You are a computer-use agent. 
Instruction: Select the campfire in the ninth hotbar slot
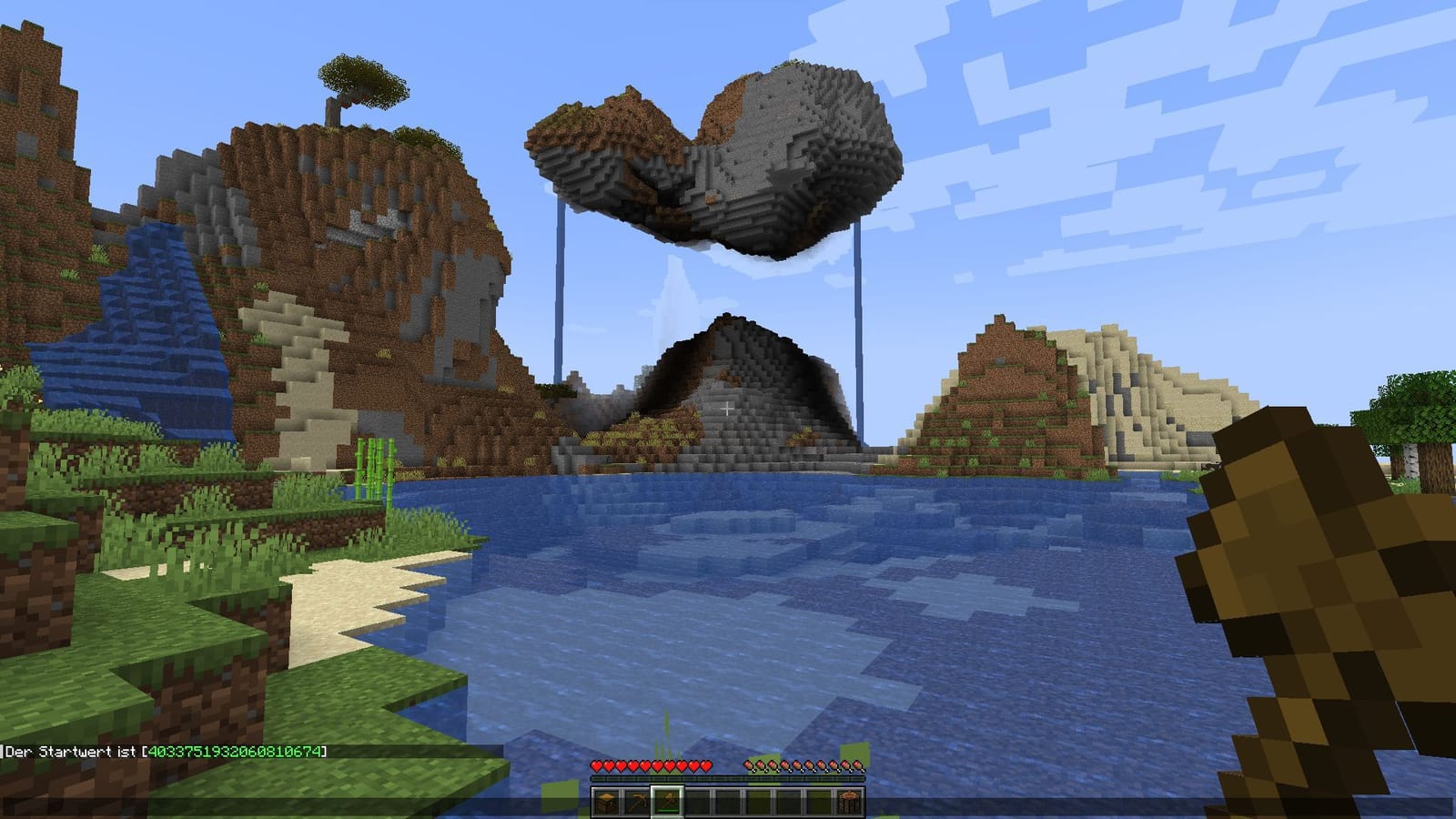tap(849, 801)
